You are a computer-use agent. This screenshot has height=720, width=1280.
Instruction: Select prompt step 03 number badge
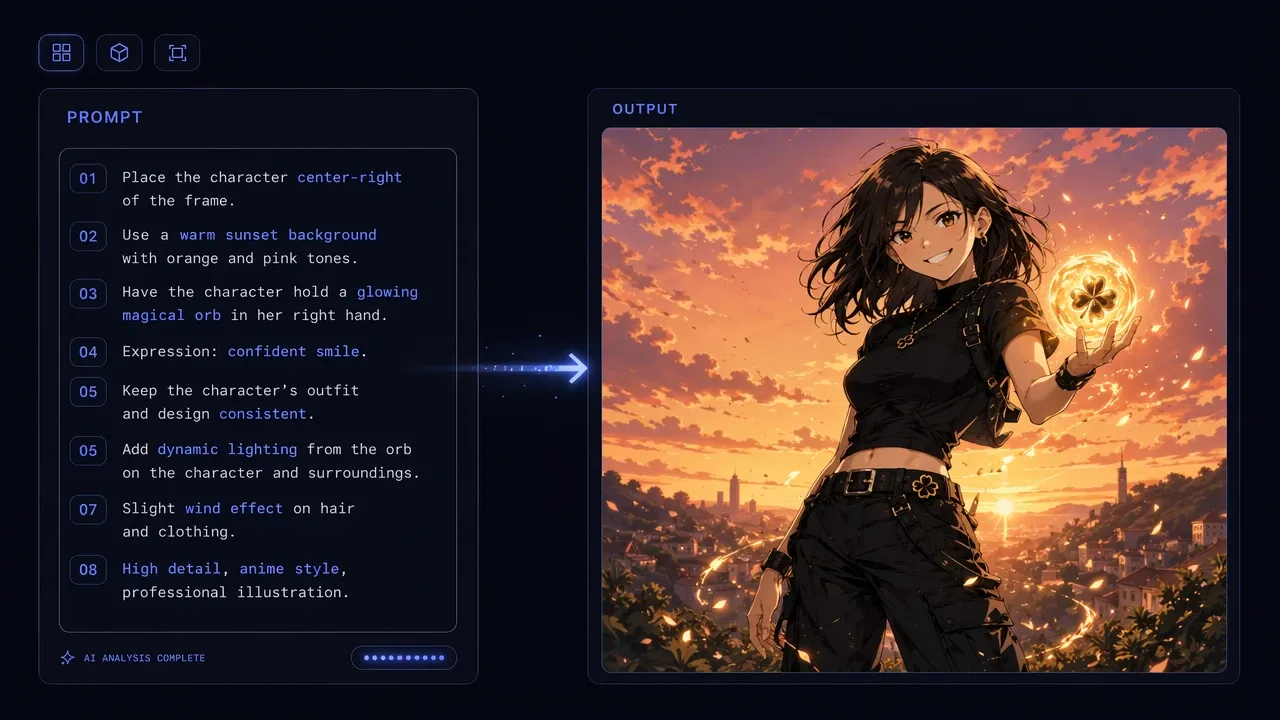click(x=88, y=294)
